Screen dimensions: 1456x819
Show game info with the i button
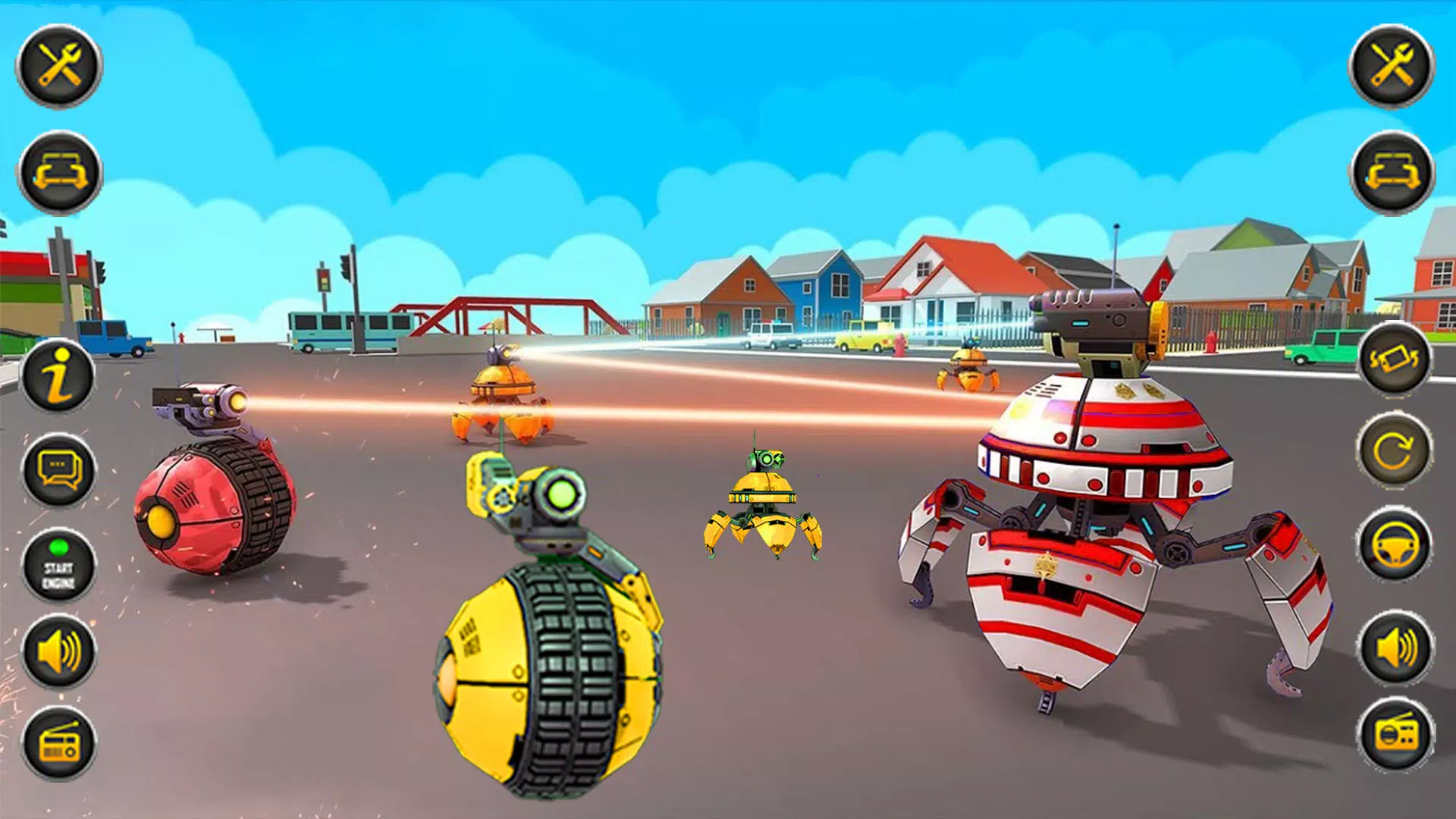coord(59,375)
